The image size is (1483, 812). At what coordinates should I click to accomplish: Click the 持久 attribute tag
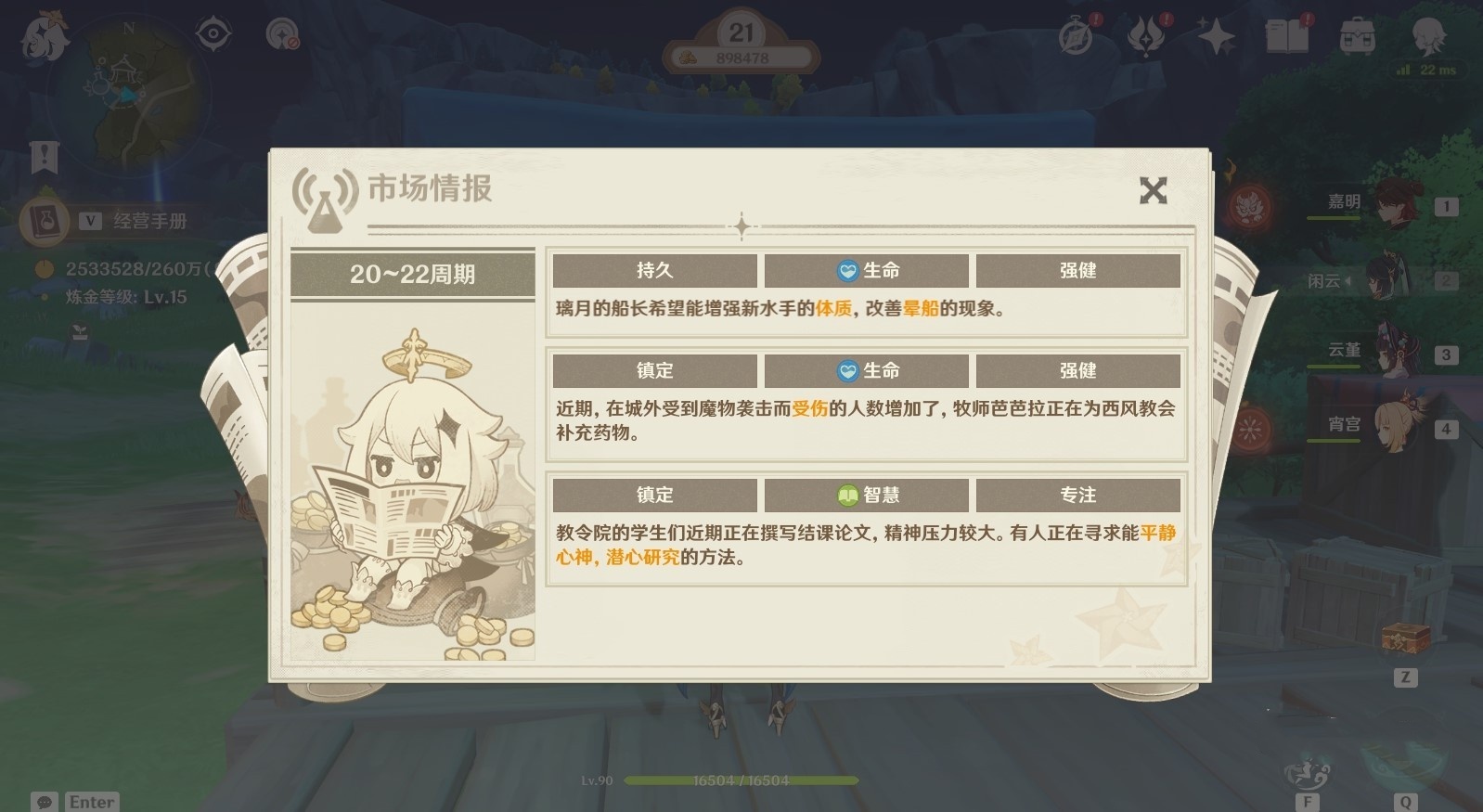[x=654, y=270]
